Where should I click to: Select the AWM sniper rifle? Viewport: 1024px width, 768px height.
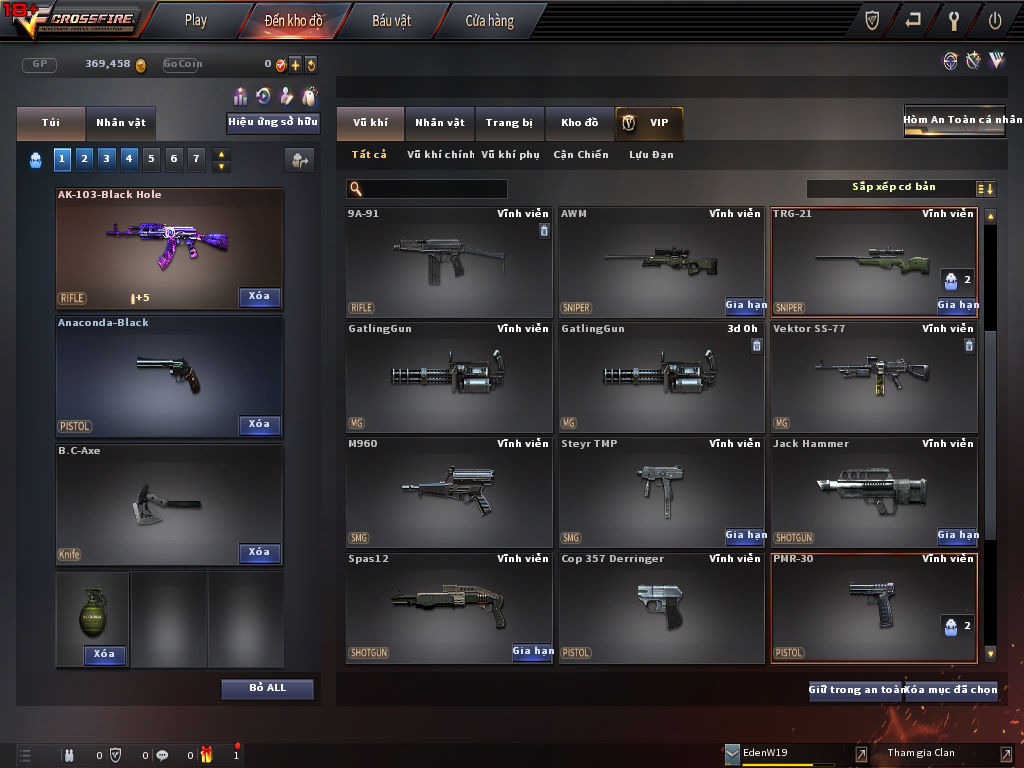coord(661,262)
